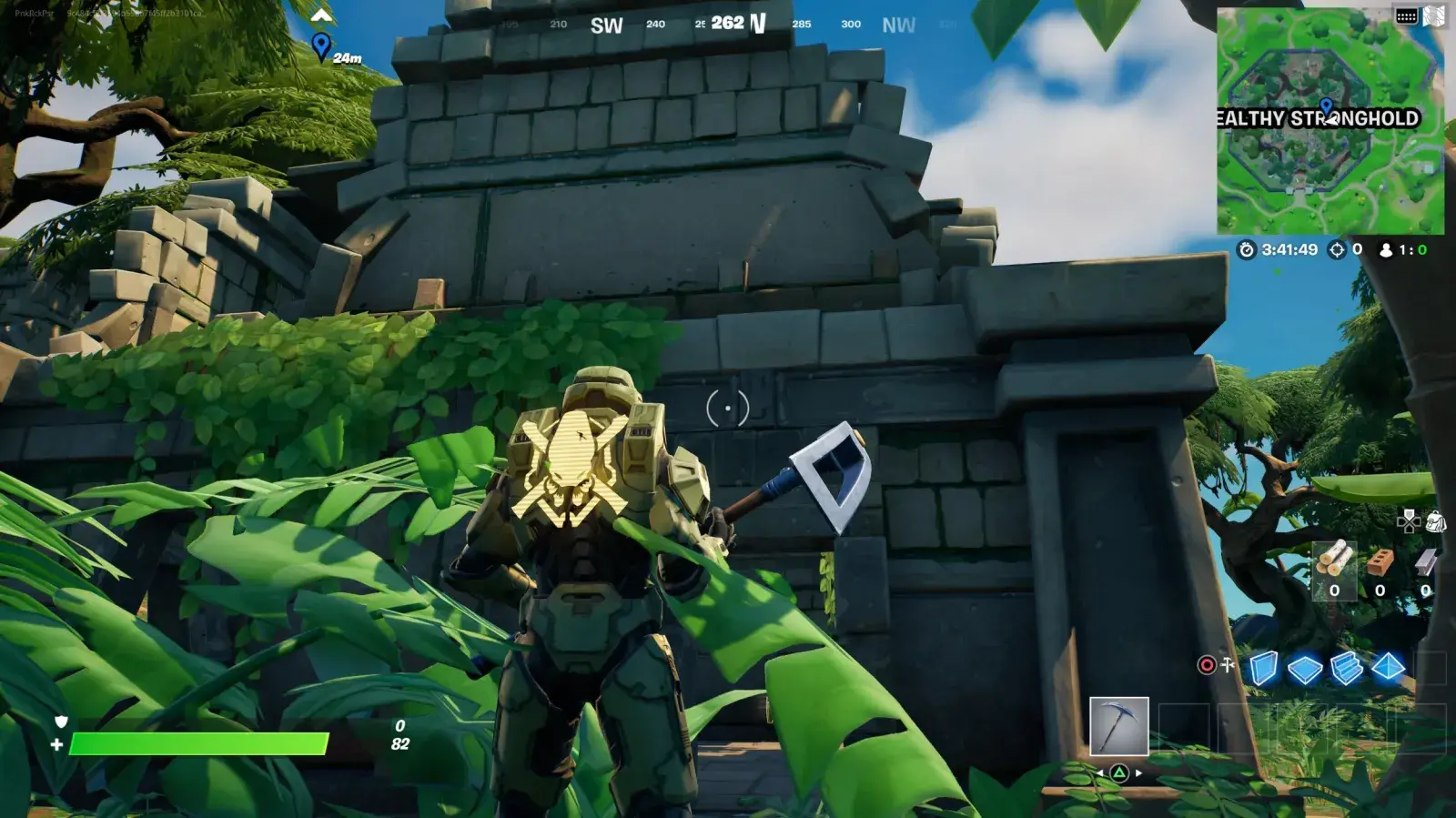Select the wall build piece icon
The height and width of the screenshot is (818, 1456).
point(1264,666)
